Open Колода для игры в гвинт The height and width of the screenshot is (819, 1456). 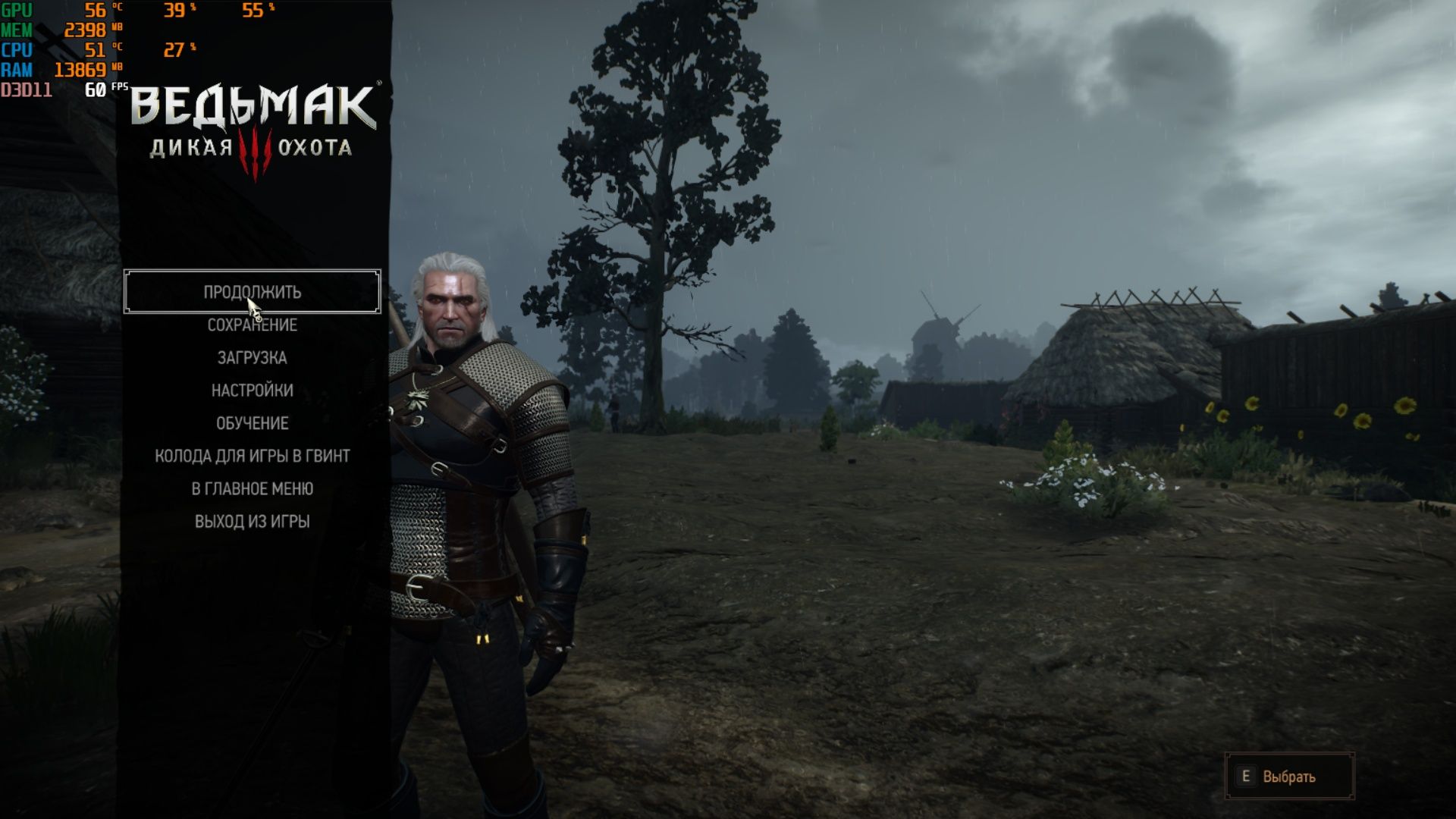click(252, 456)
